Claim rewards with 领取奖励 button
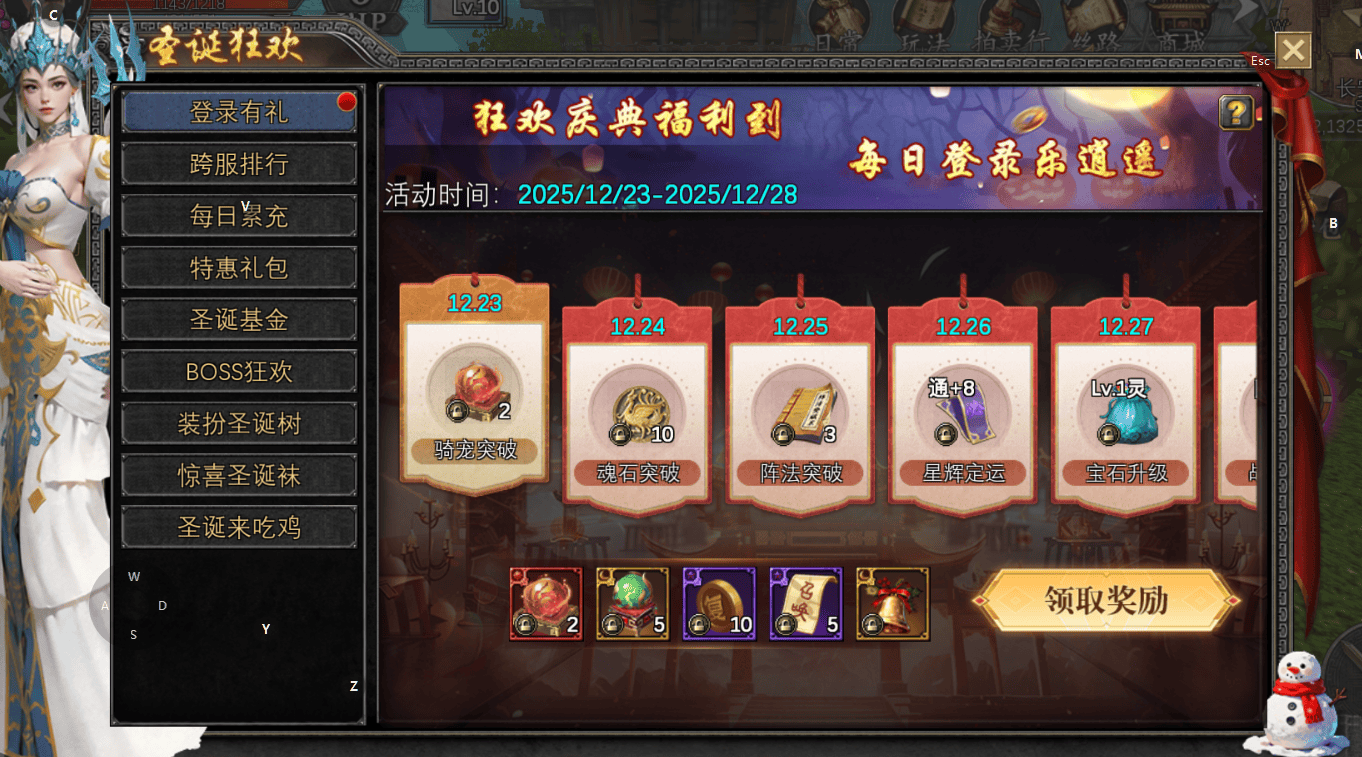 point(1106,600)
